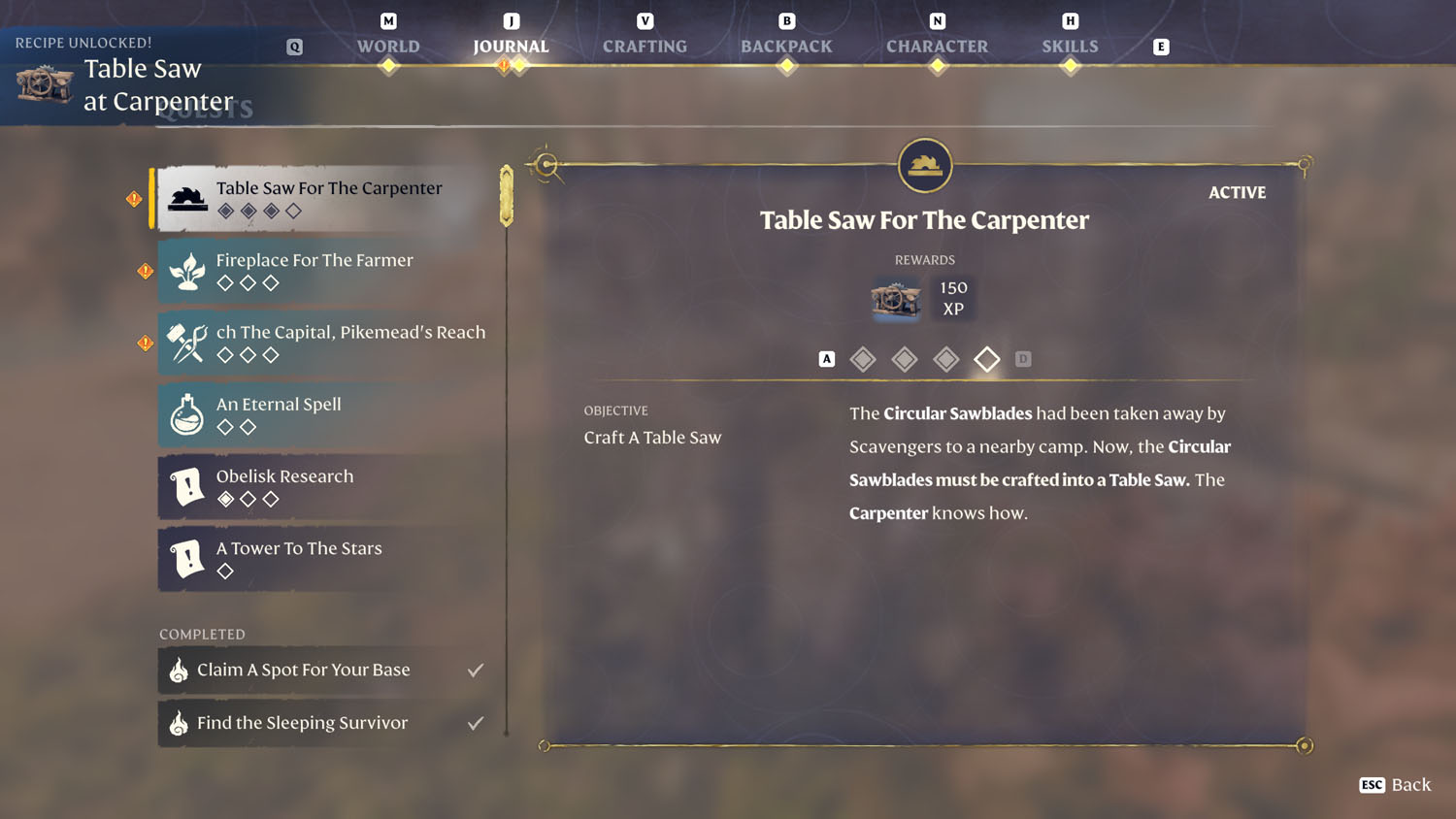Click the quest list scrollbar handle
The height and width of the screenshot is (819, 1456).
click(507, 196)
